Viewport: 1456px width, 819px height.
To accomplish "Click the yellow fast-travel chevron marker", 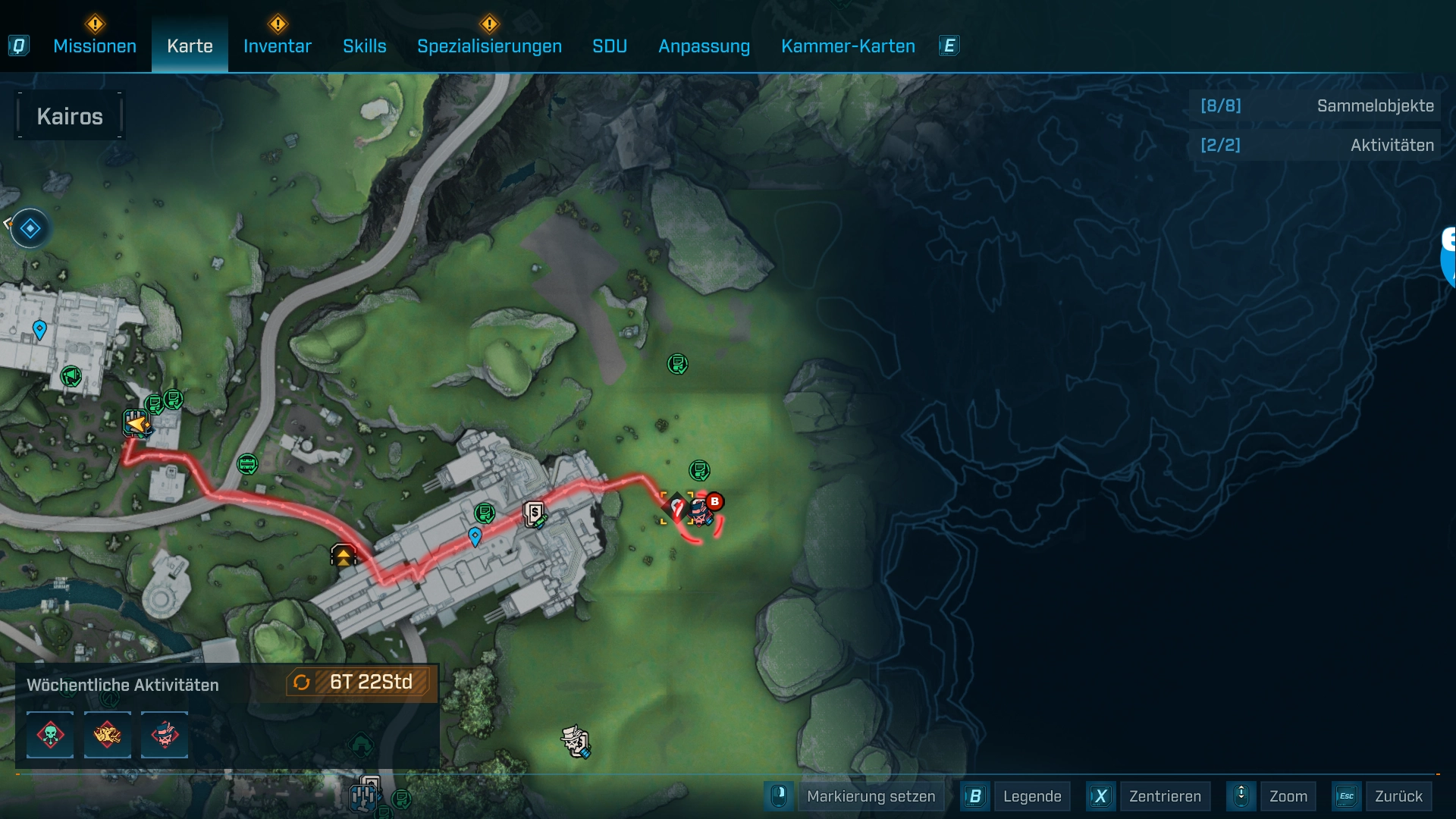I will 343,556.
